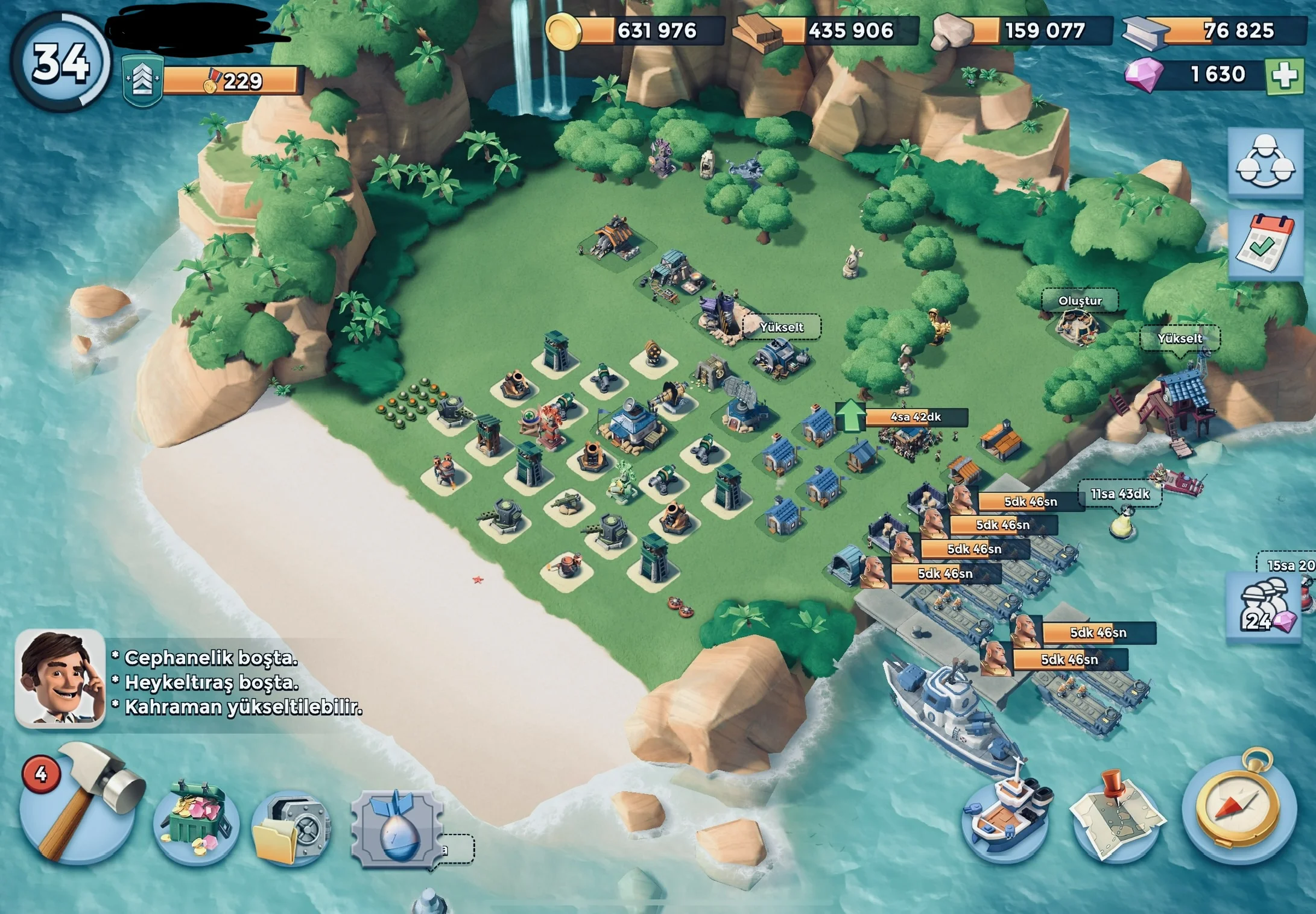Tap the 11sa 43dk timer bubble

coord(1120,494)
